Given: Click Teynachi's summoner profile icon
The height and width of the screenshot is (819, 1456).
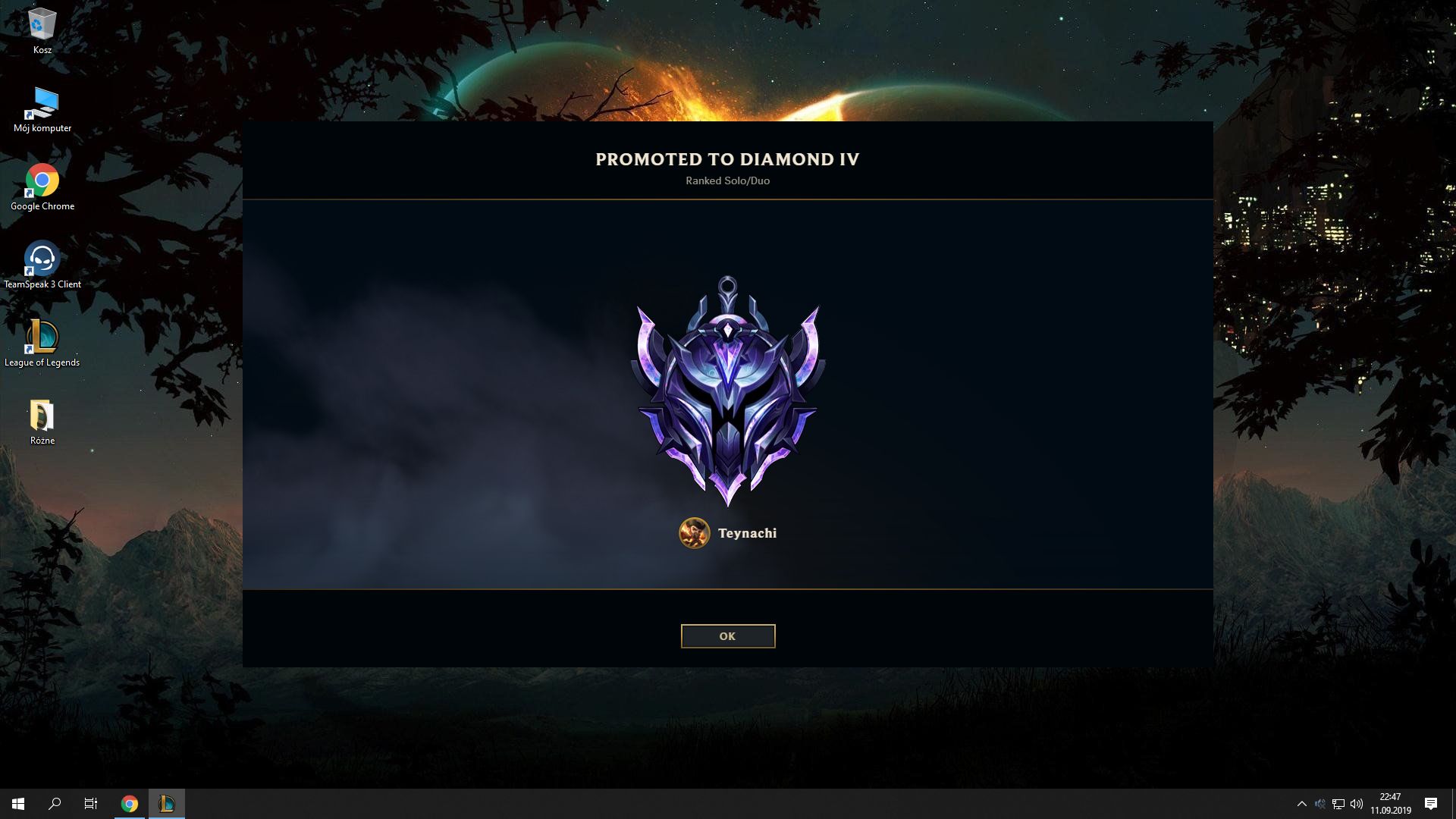Looking at the screenshot, I should (694, 533).
